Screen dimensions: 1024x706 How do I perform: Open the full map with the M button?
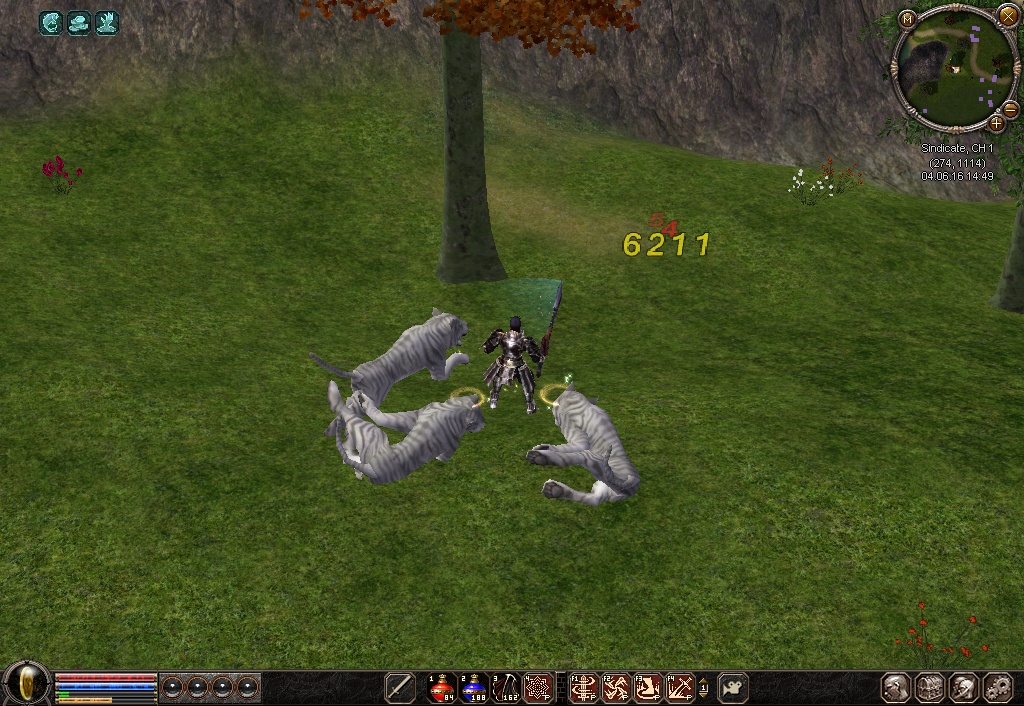(907, 19)
